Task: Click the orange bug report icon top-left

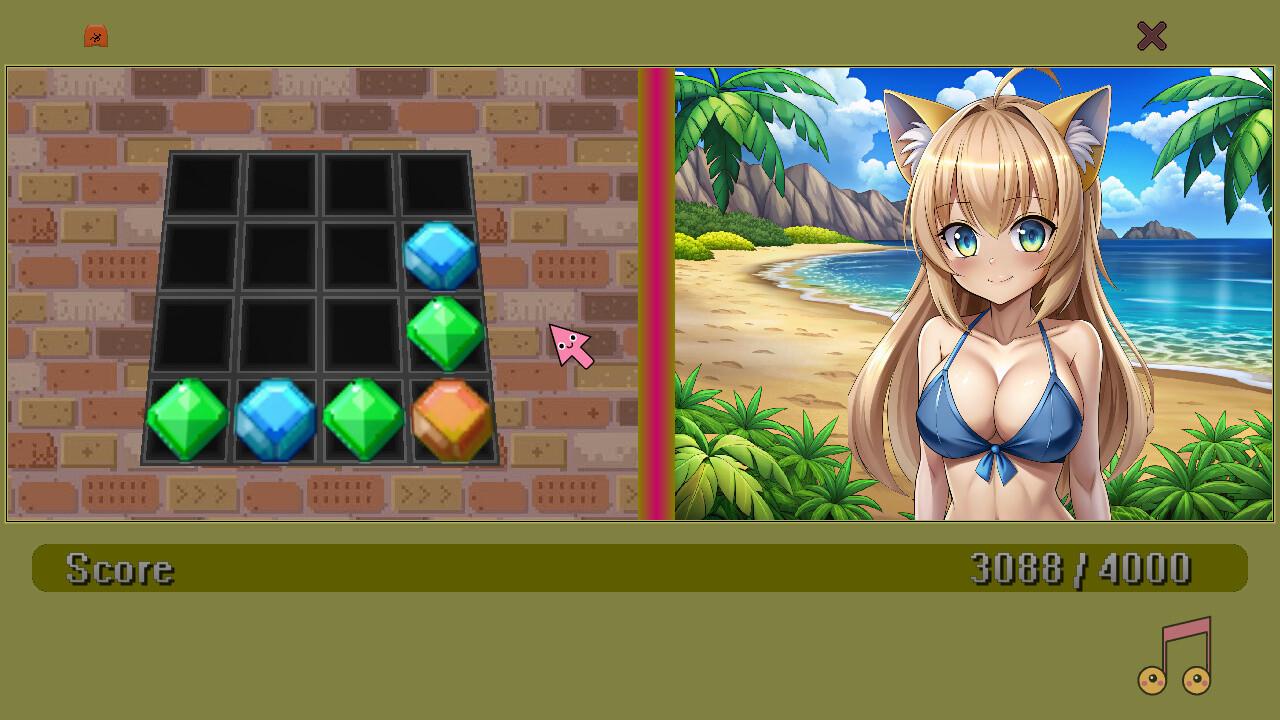Action: click(x=95, y=35)
